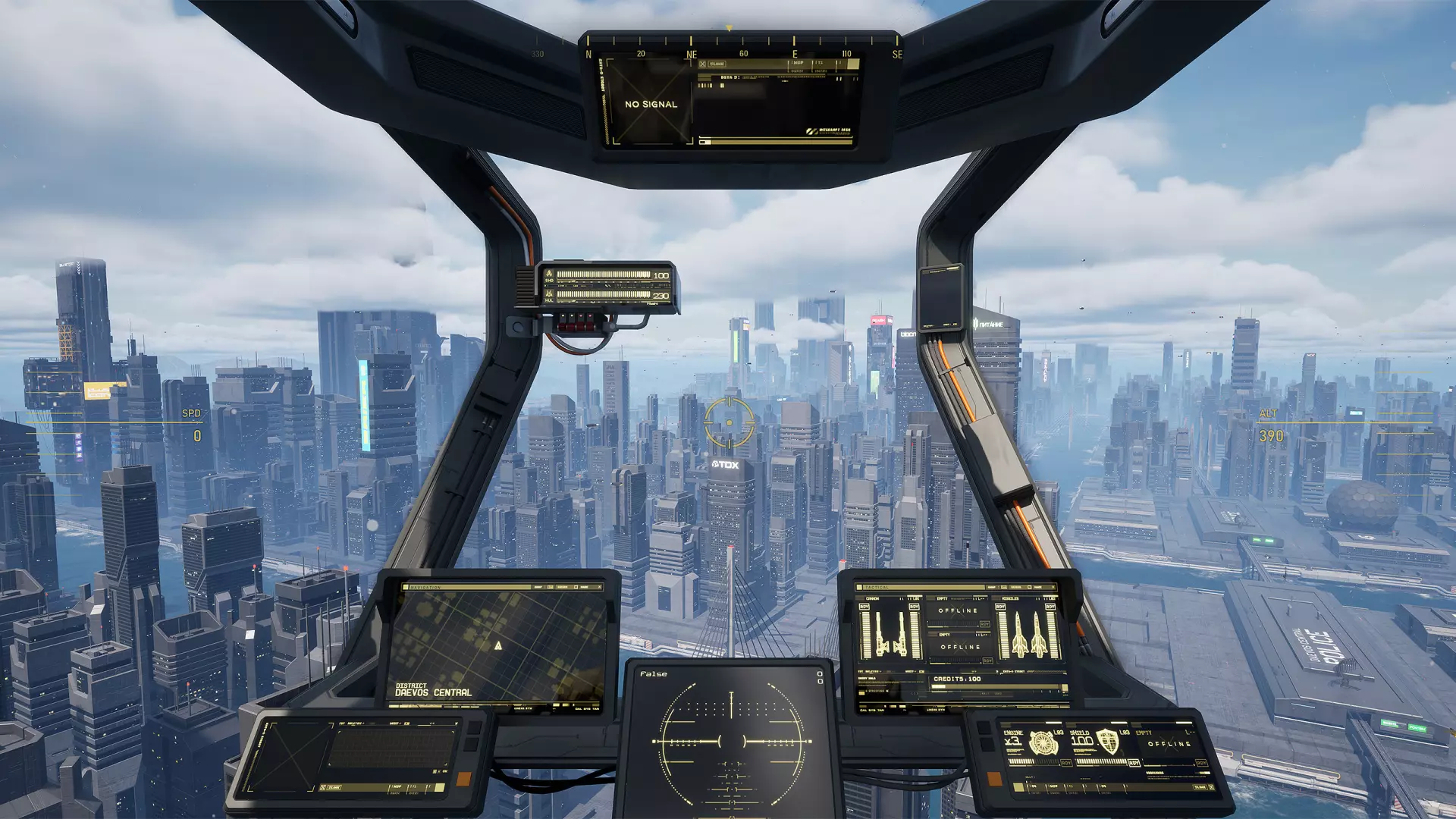Switch to the TACTICAL tab on the right screen
This screenshot has width=1456, height=819.
point(876,586)
